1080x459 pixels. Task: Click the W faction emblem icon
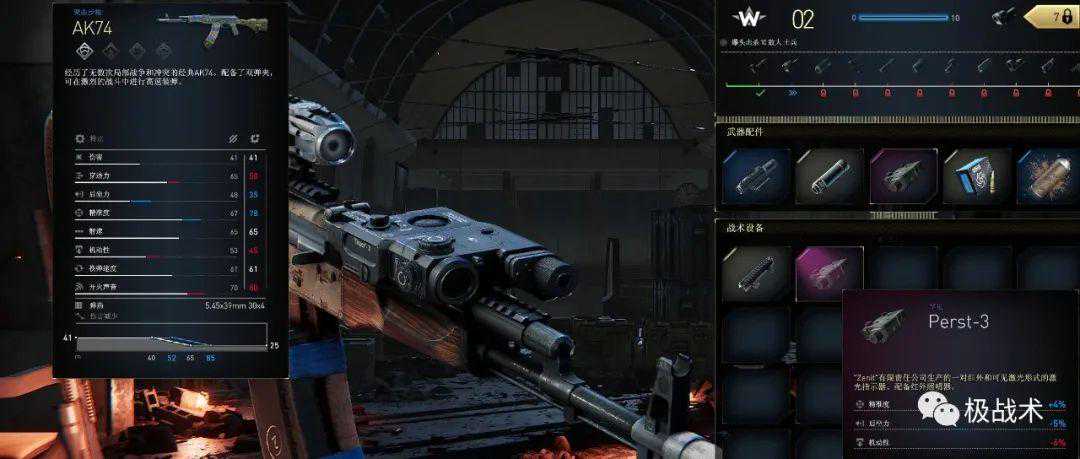click(748, 18)
